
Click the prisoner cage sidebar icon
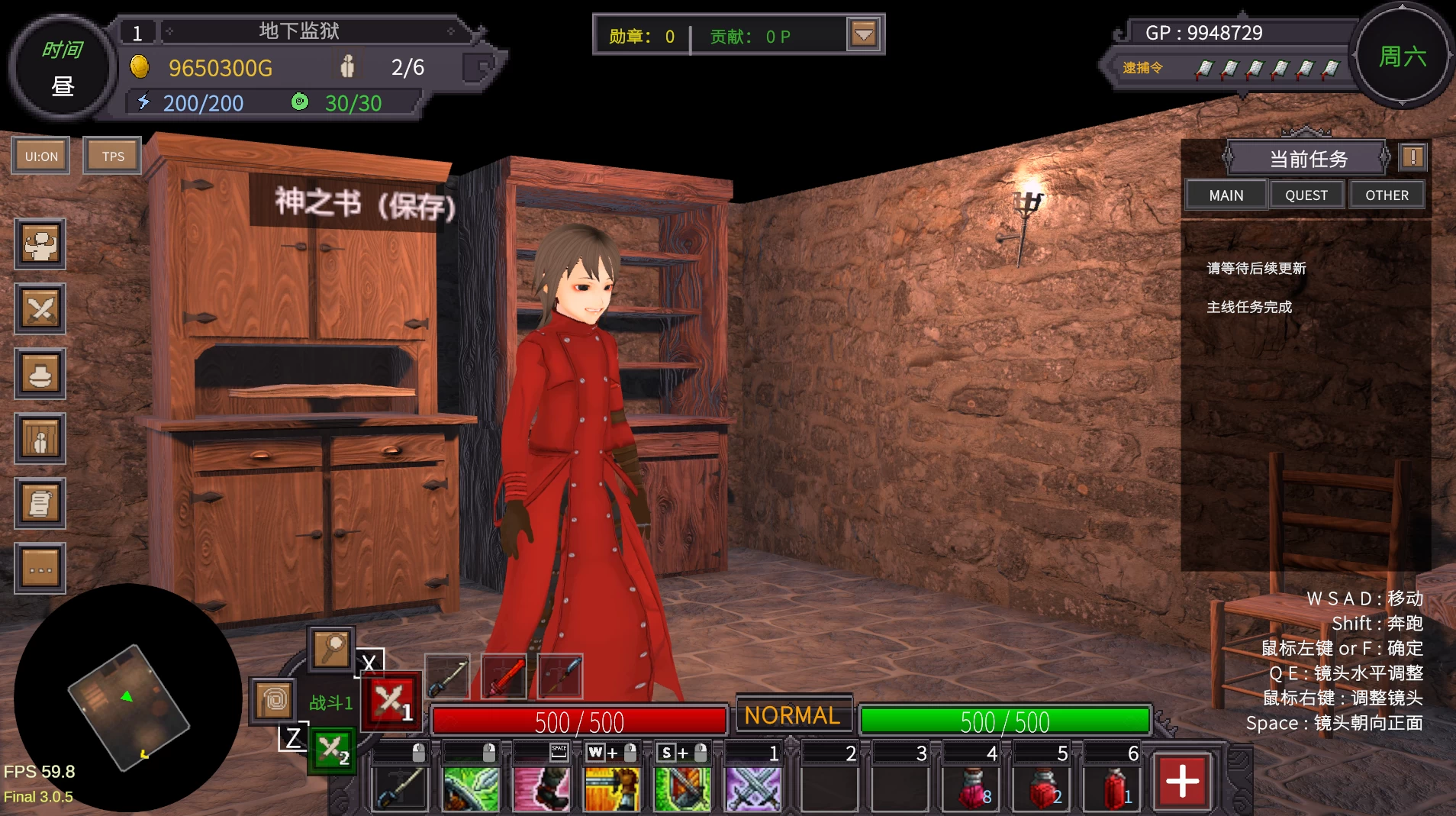[x=40, y=439]
